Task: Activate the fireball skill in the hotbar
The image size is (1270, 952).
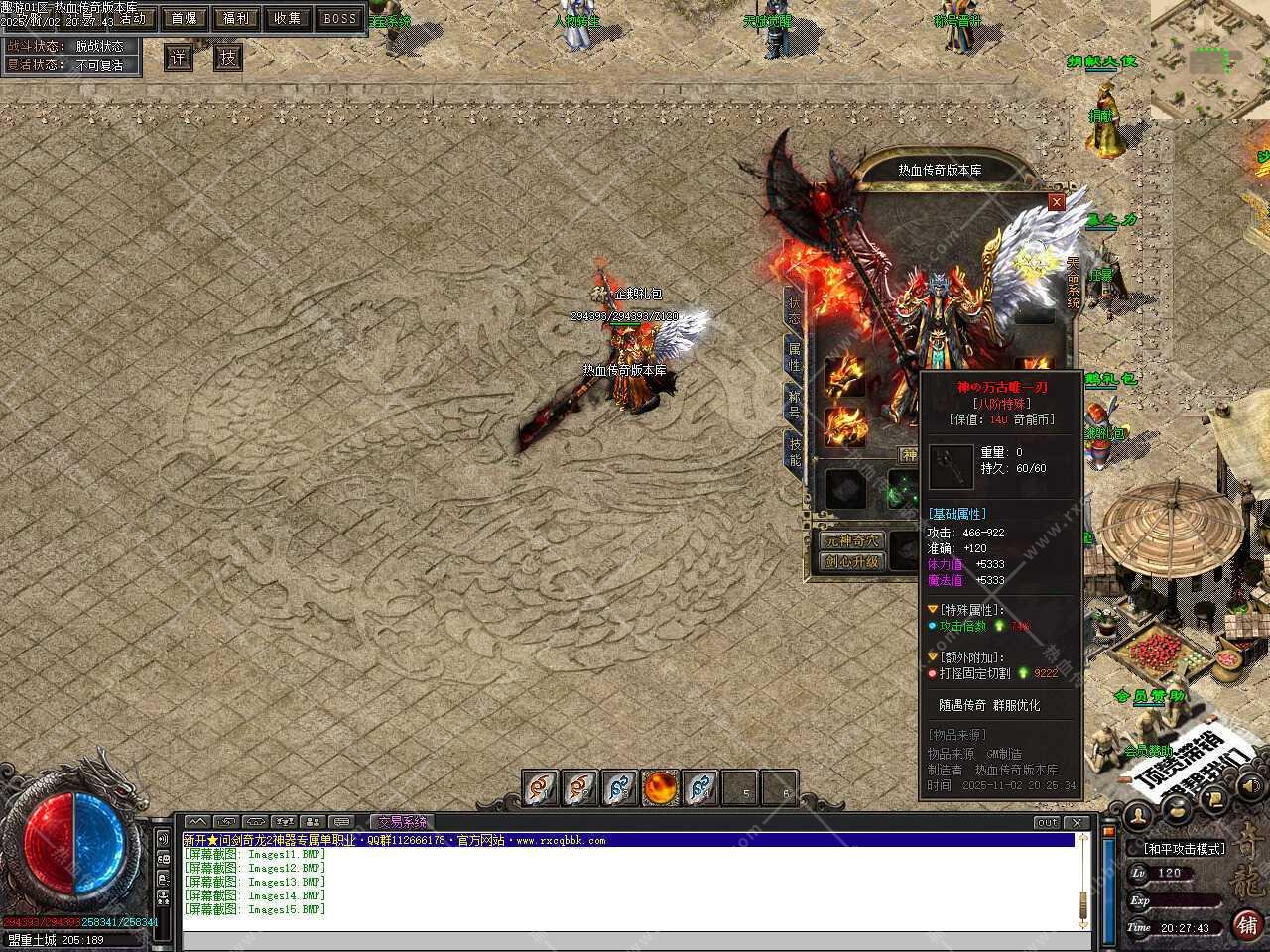Action: point(661,788)
